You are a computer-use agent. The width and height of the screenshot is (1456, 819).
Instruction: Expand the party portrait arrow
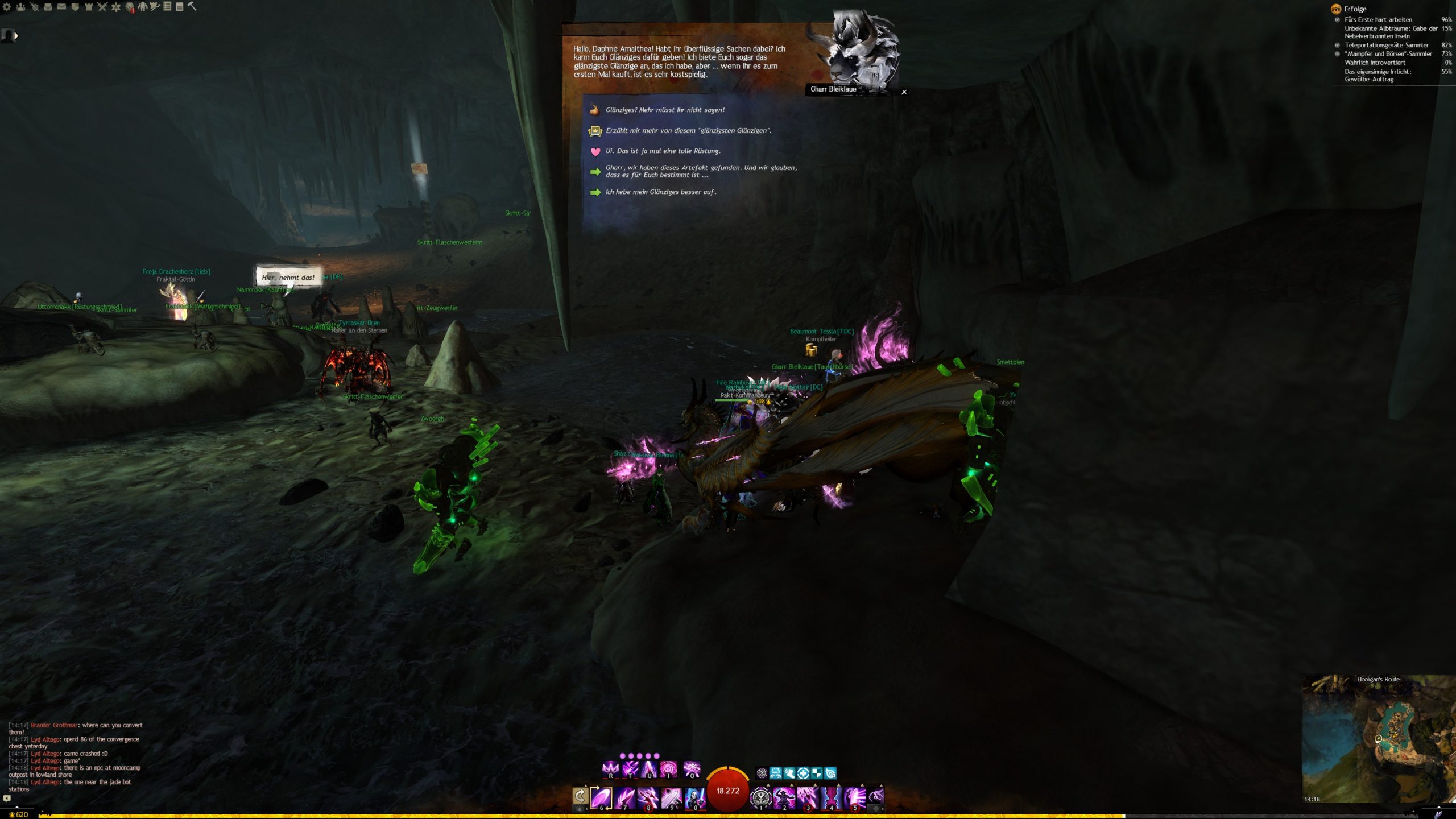pos(16,36)
